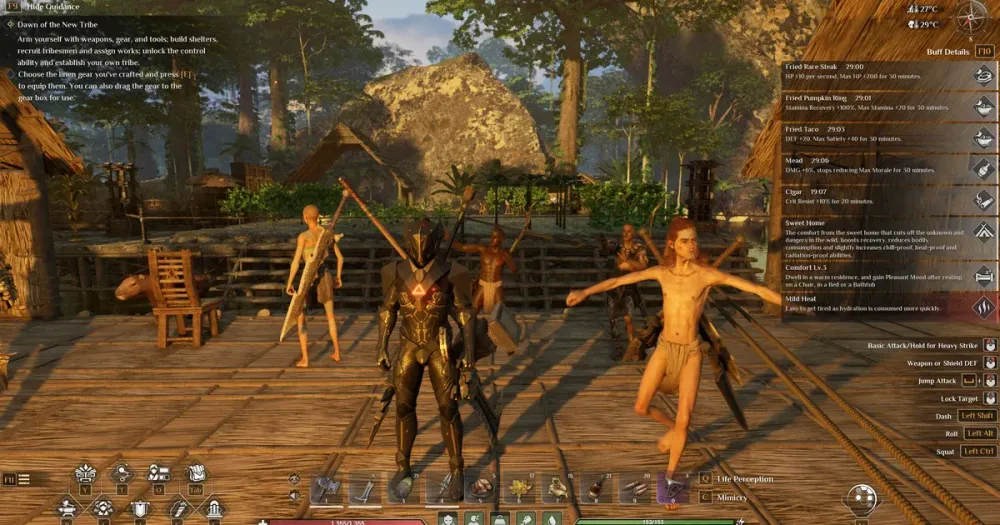The image size is (1000, 525).
Task: Click the Cigar buff icon
Action: pos(984,199)
